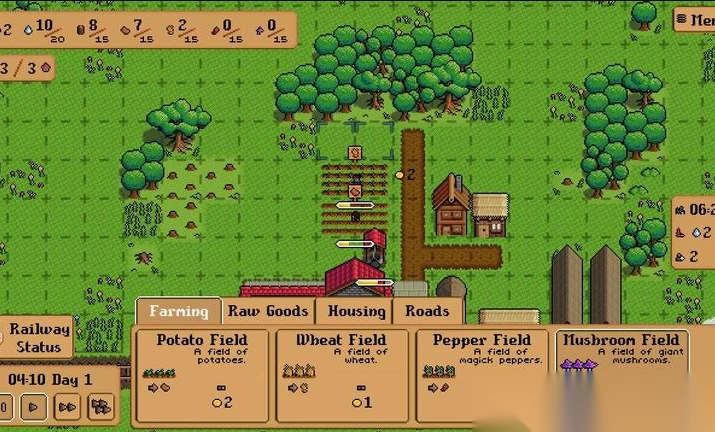The width and height of the screenshot is (715, 432).
Task: Select the Pepper Field card
Action: pyautogui.click(x=481, y=374)
